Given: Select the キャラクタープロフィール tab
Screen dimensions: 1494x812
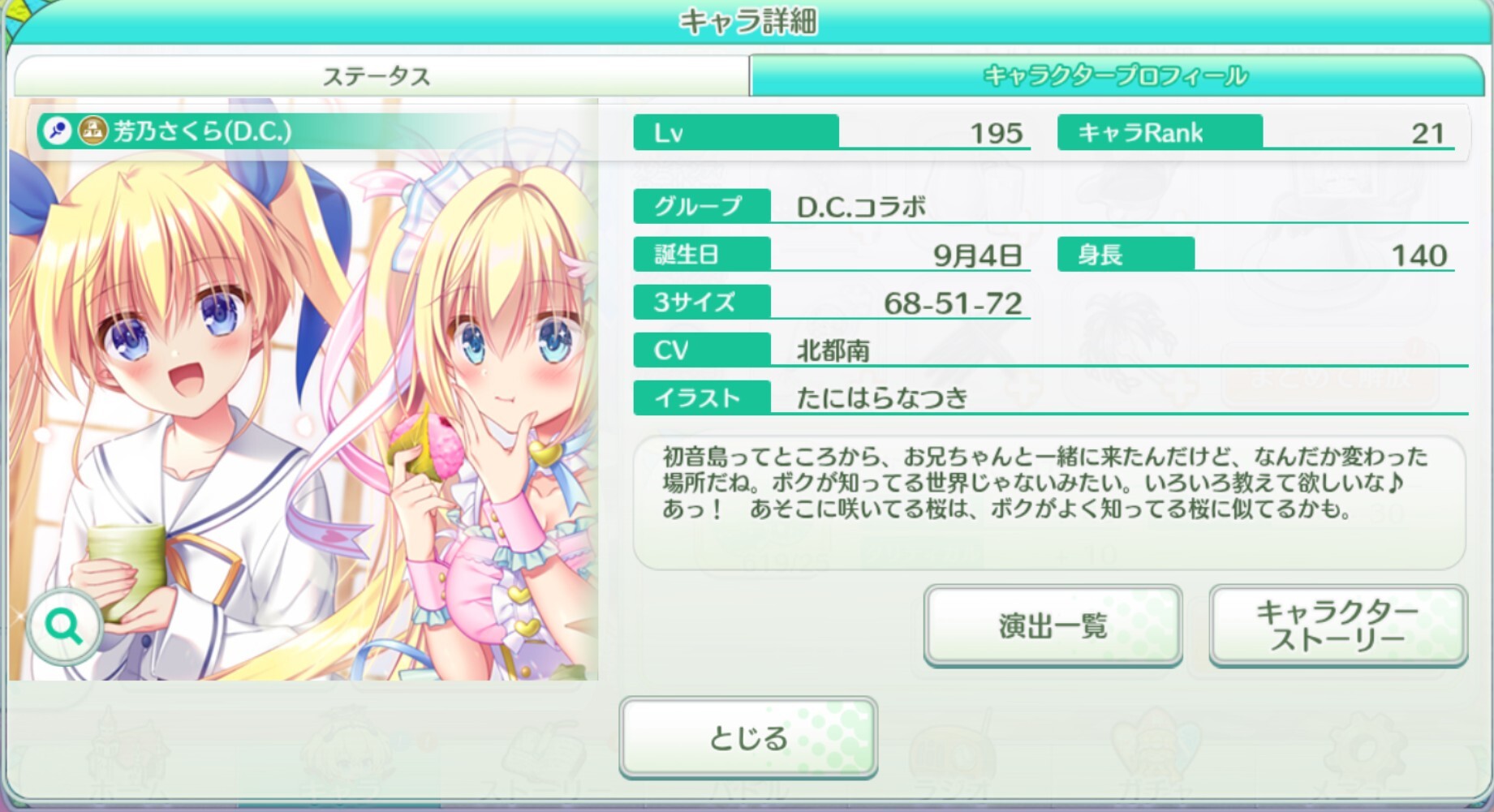Looking at the screenshot, I should coord(1115,76).
